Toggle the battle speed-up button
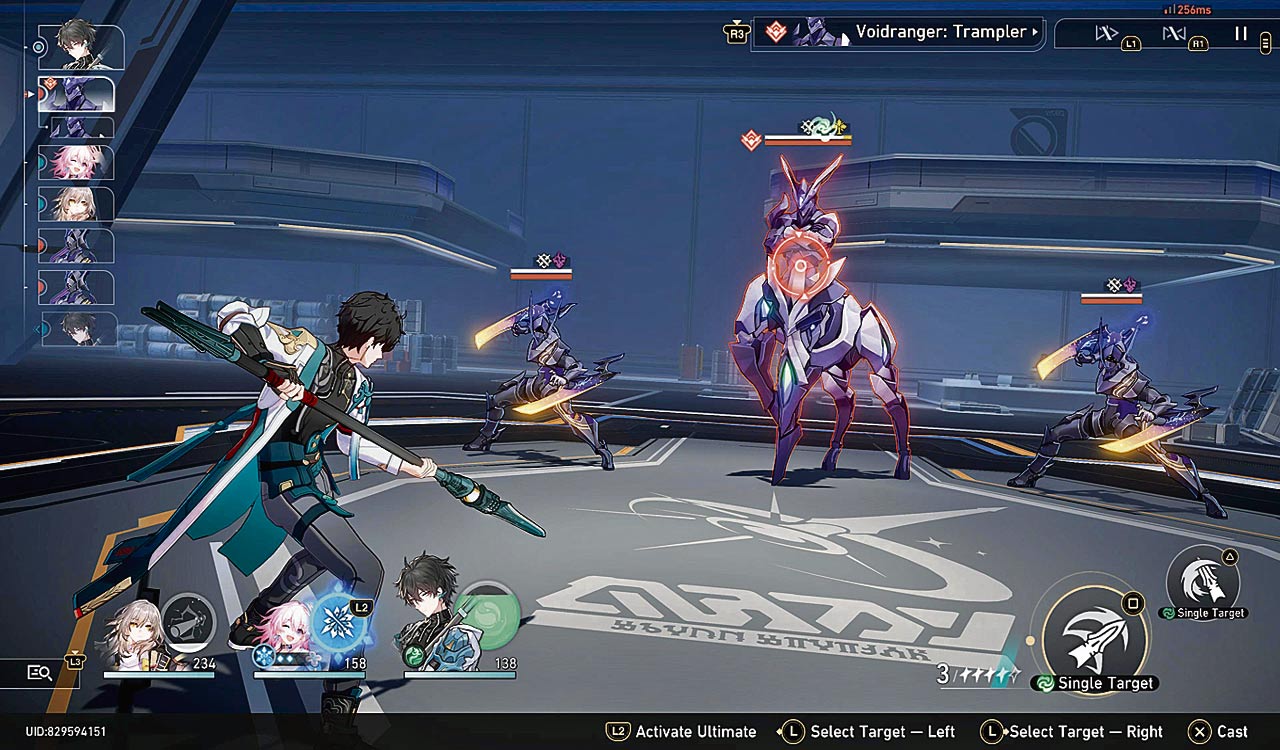 [1107, 34]
